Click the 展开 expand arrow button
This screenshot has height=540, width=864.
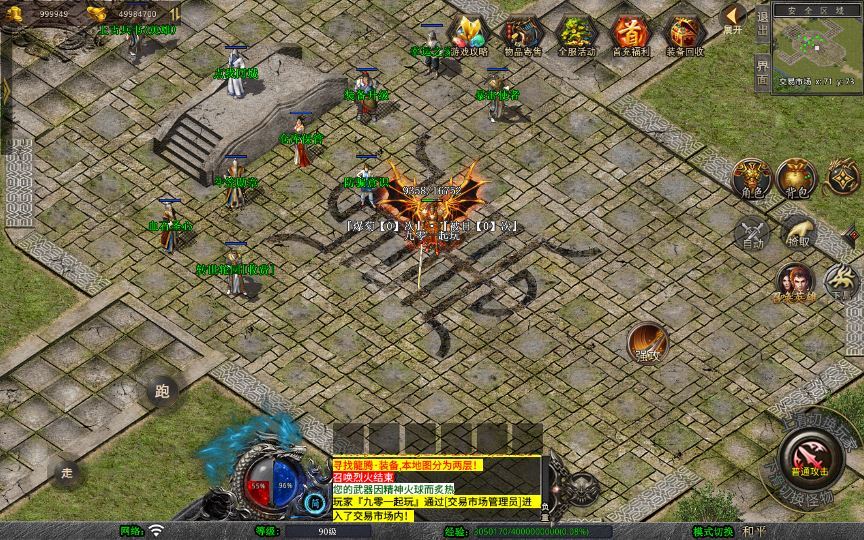pos(734,17)
